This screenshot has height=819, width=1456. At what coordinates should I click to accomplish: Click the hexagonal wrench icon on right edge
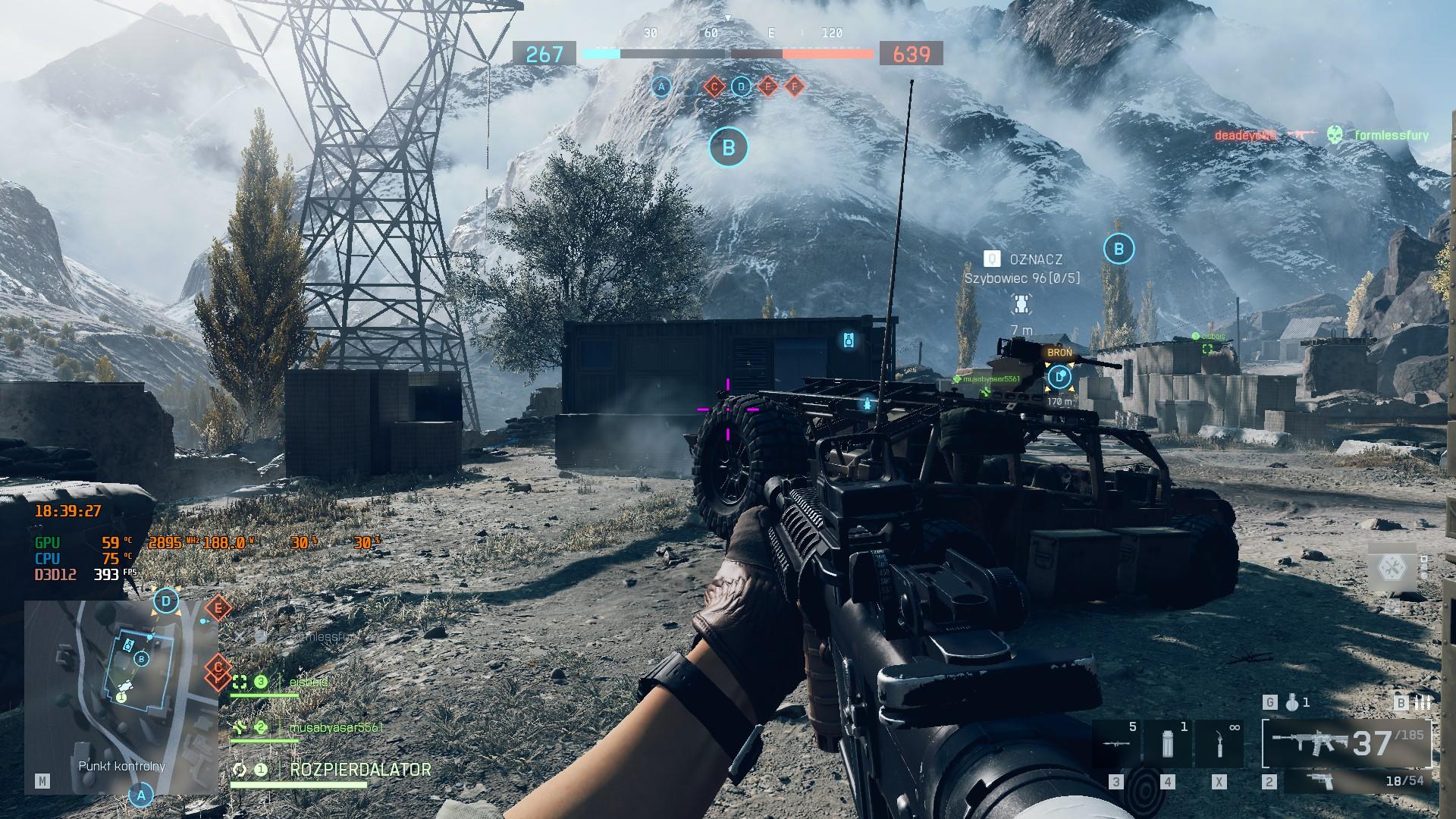[1392, 566]
